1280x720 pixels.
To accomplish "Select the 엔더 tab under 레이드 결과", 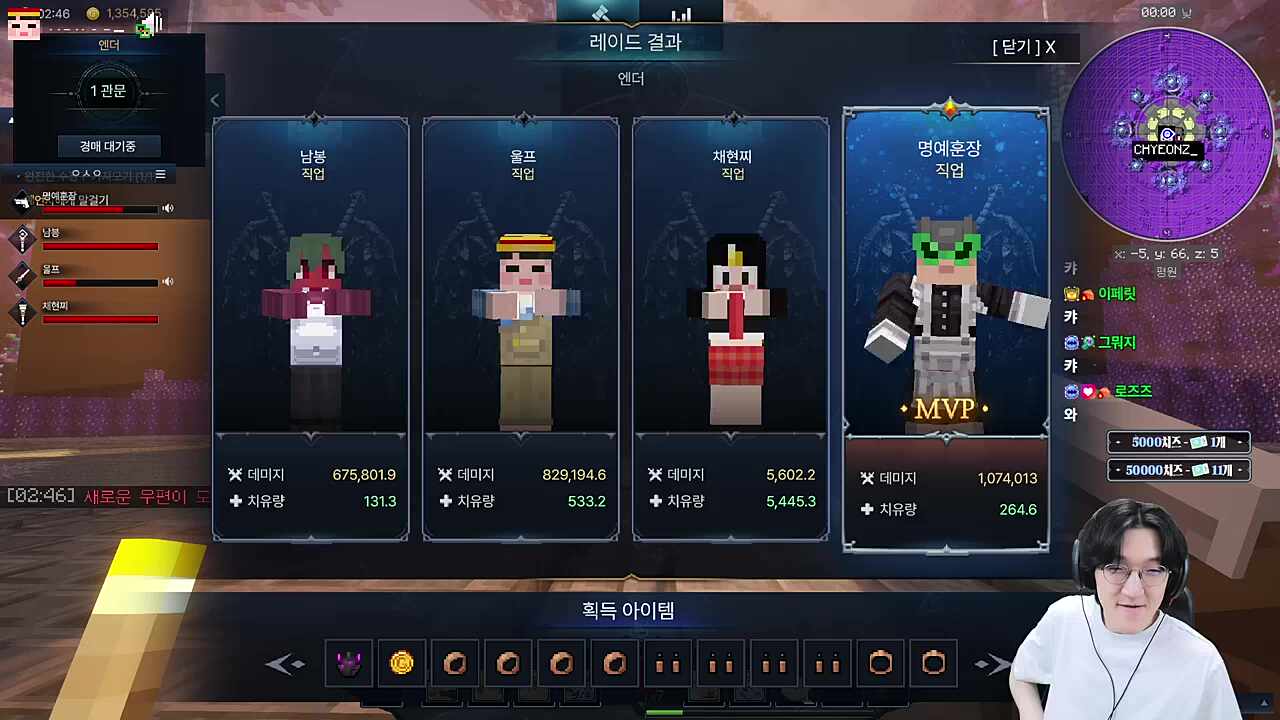I will 629,78.
